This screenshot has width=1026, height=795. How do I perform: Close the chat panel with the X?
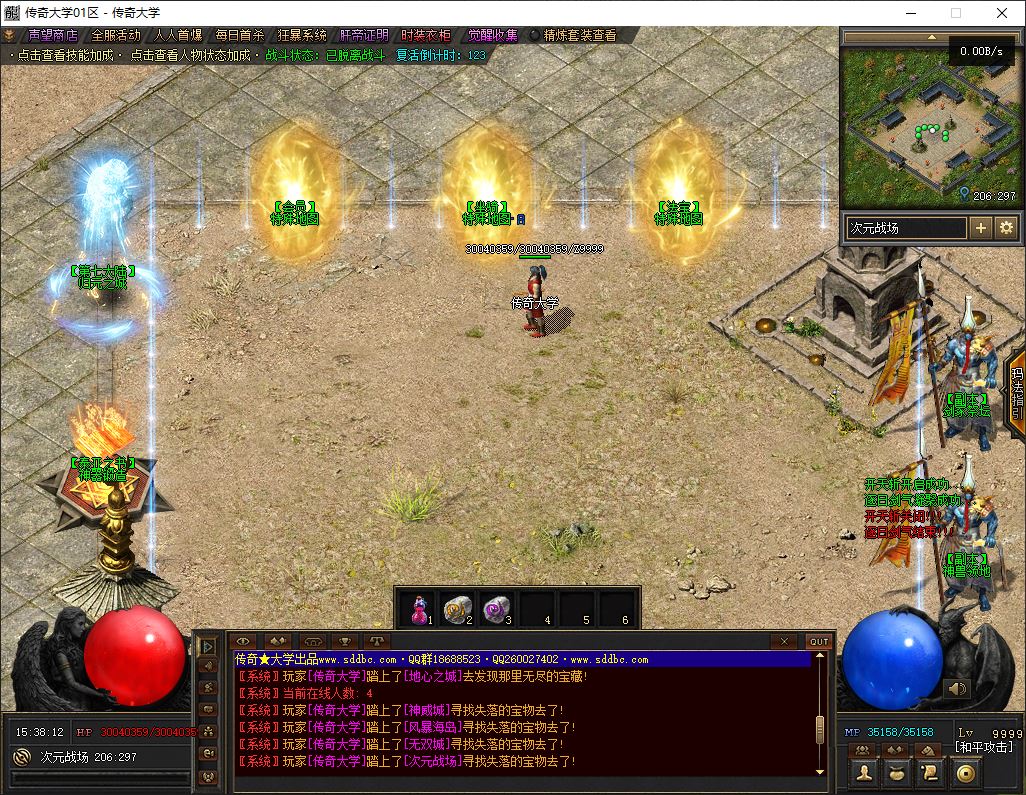pos(783,641)
